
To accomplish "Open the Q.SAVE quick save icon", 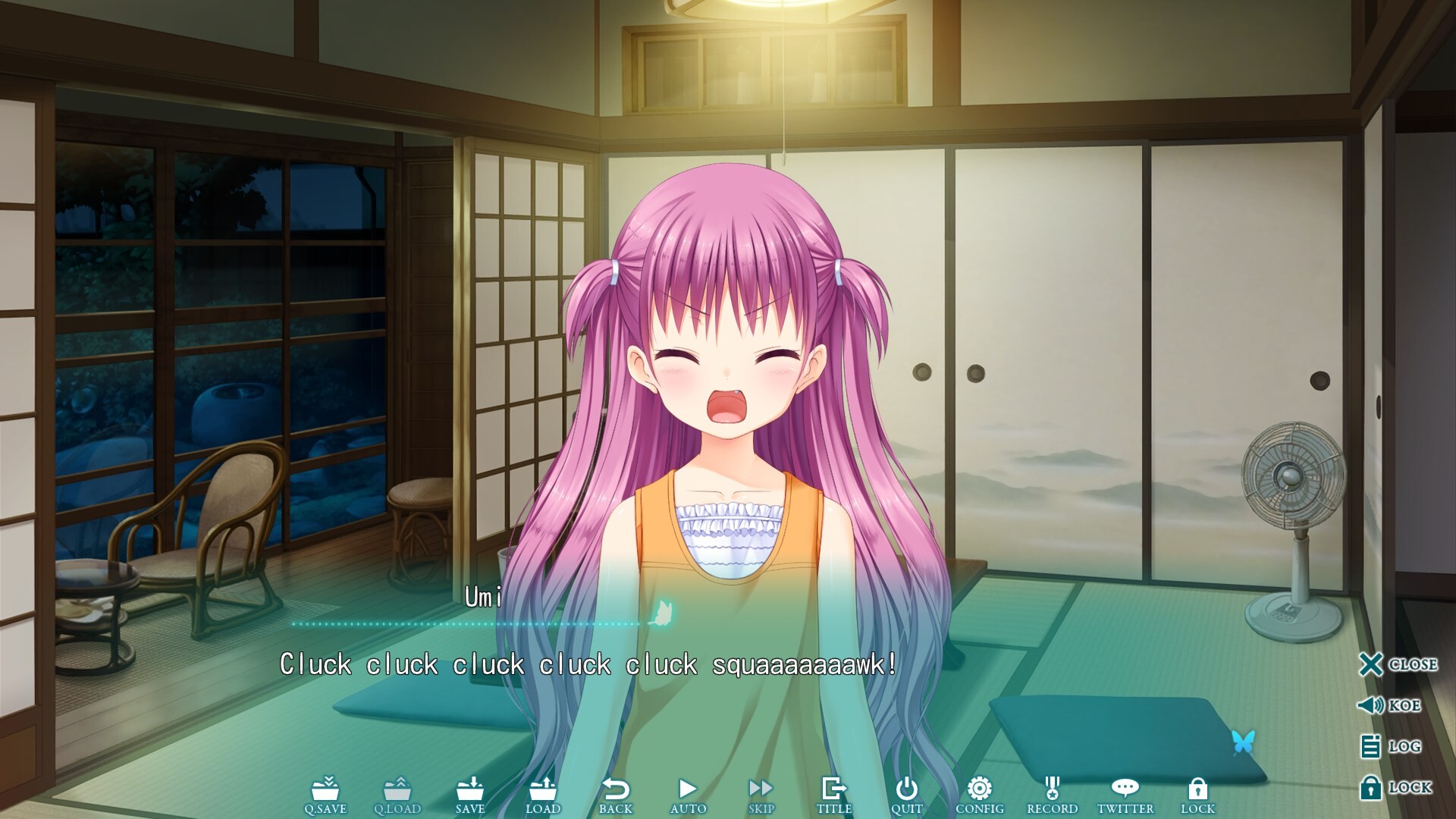I will pyautogui.click(x=328, y=791).
